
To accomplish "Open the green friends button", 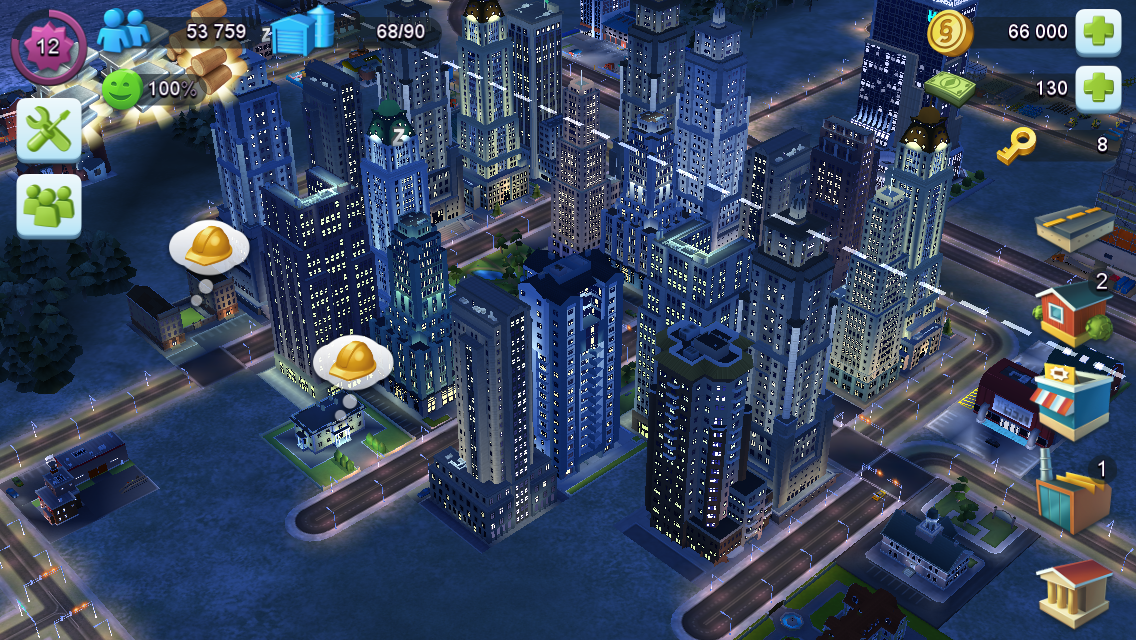I will coord(48,205).
